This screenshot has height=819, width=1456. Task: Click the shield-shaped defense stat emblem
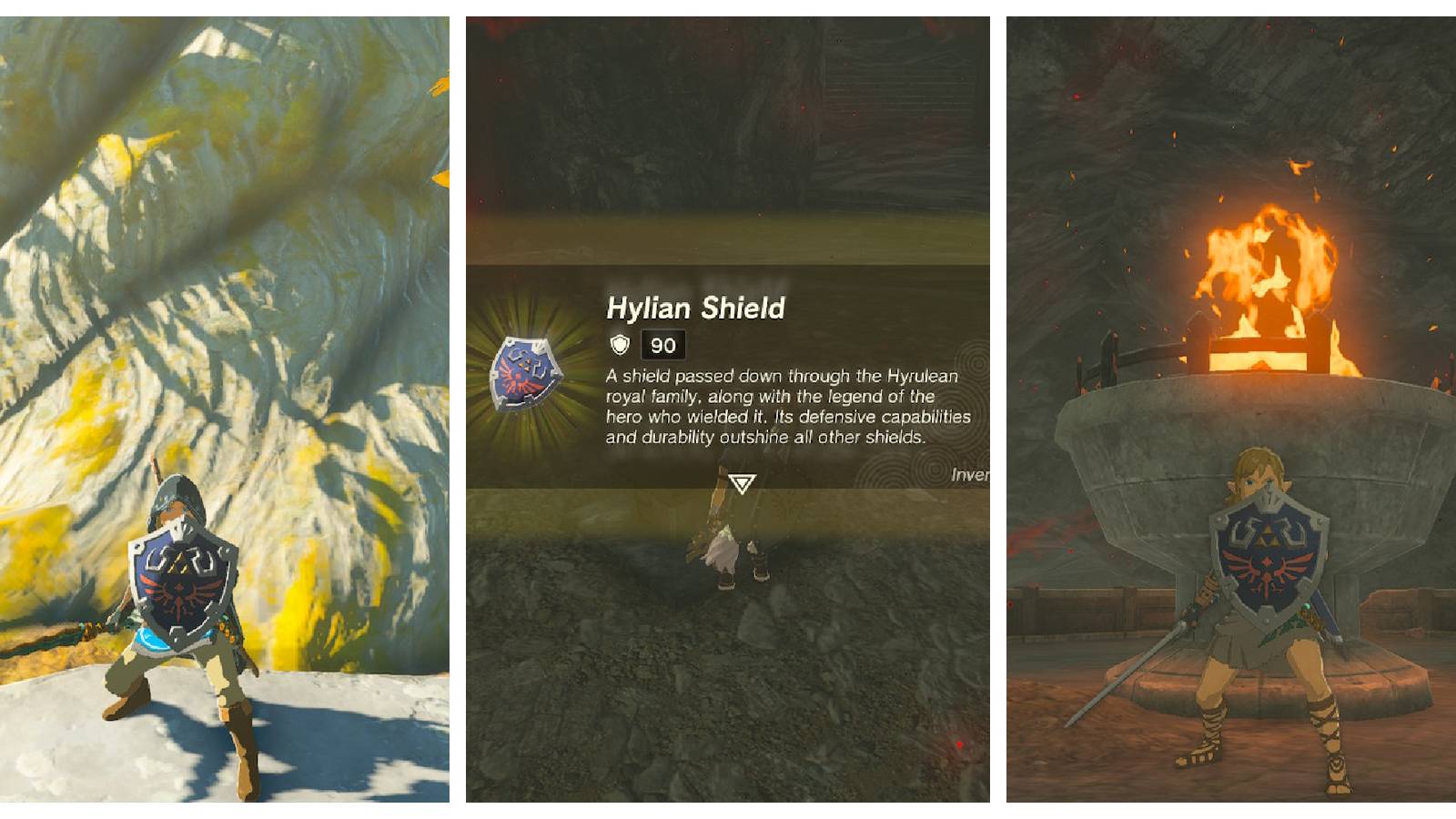click(x=620, y=343)
